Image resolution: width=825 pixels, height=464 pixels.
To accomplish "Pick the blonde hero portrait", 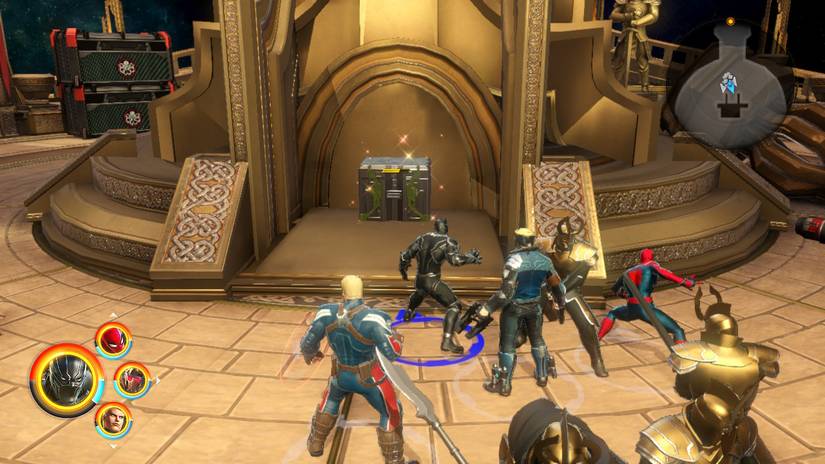I will click(113, 419).
